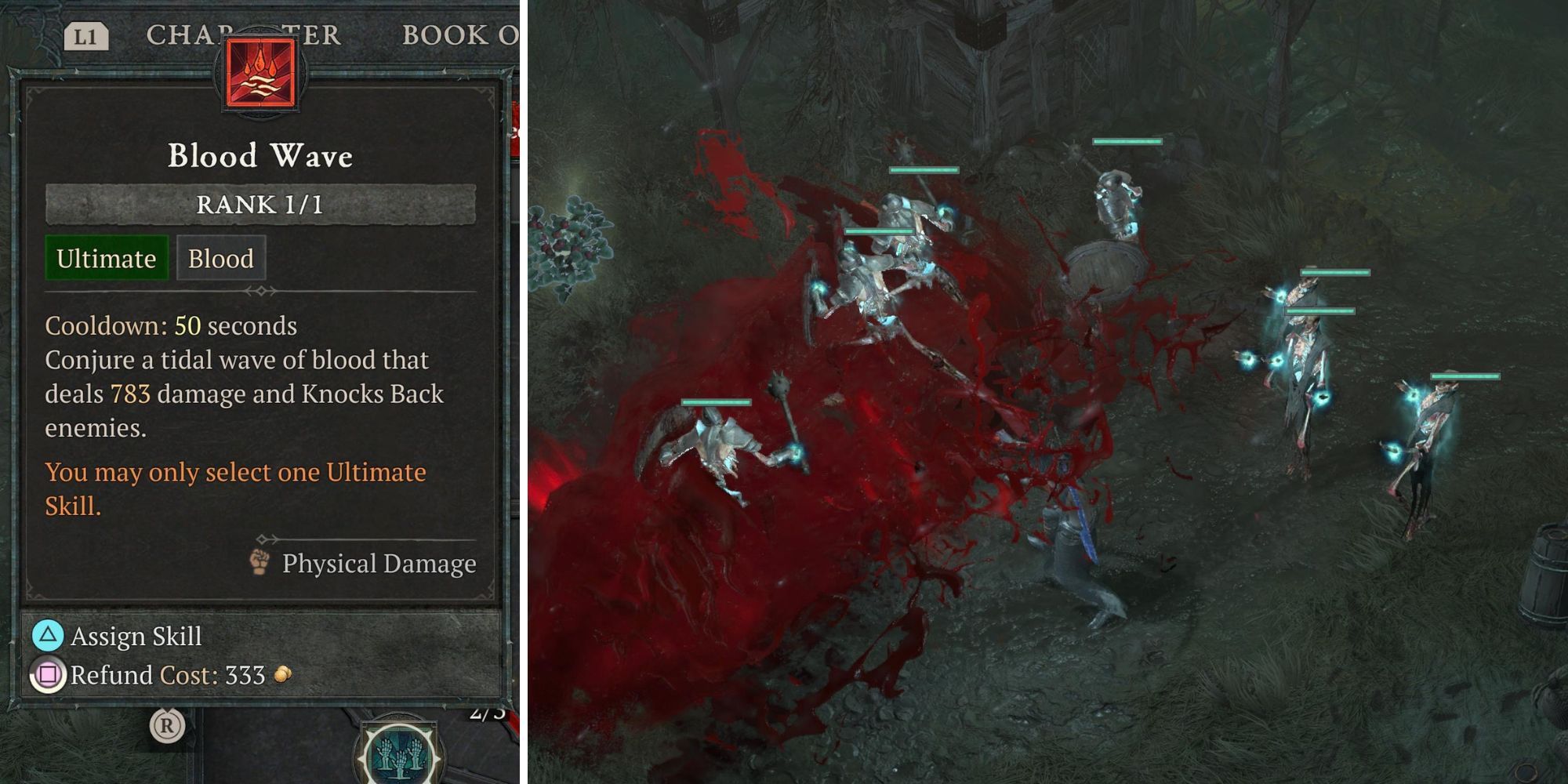The width and height of the screenshot is (1568, 784).
Task: Toggle the Blood skill tag
Action: [x=221, y=258]
